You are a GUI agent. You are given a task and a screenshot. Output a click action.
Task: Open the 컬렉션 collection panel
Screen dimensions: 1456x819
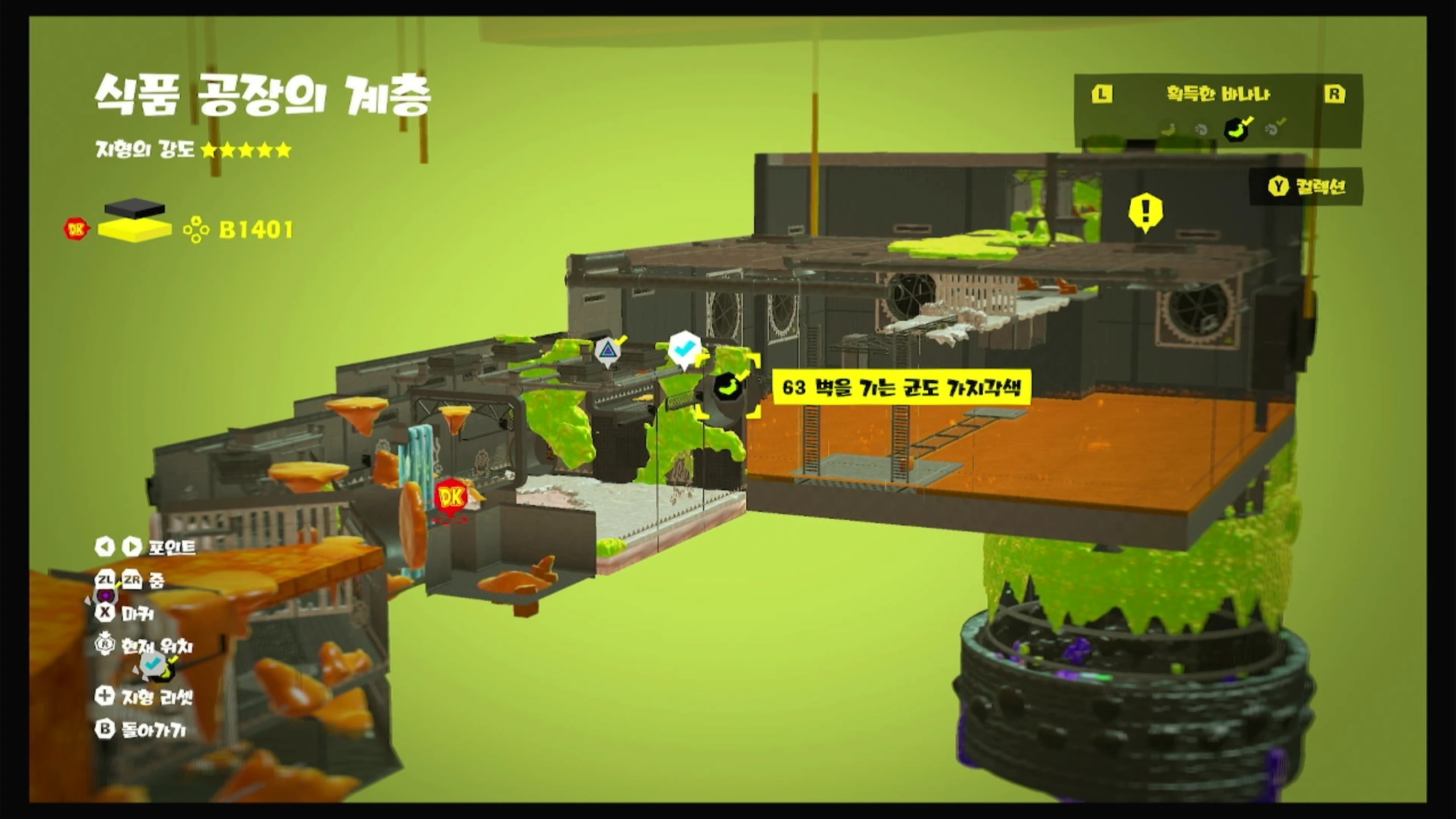pos(1307,187)
